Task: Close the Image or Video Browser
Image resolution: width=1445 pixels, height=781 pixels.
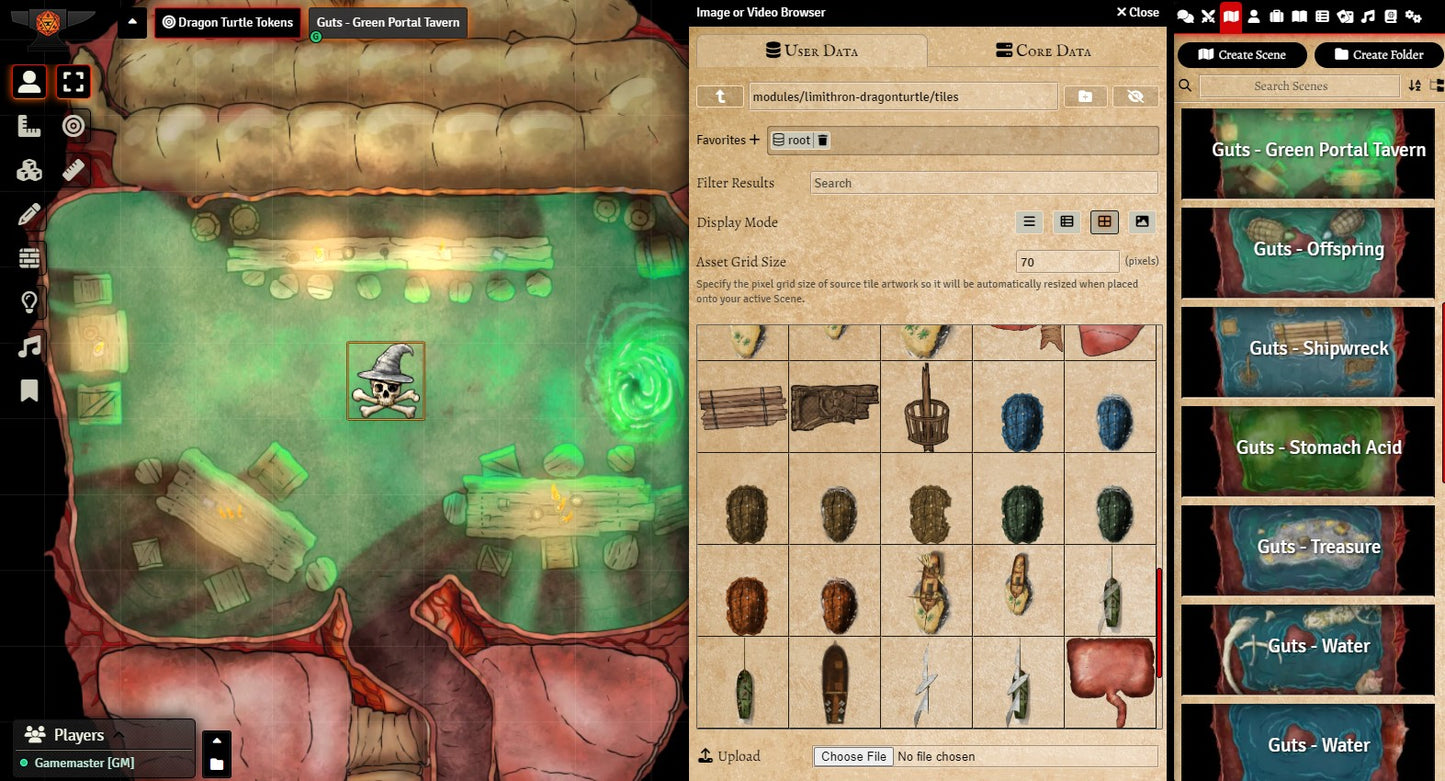Action: click(x=1137, y=12)
